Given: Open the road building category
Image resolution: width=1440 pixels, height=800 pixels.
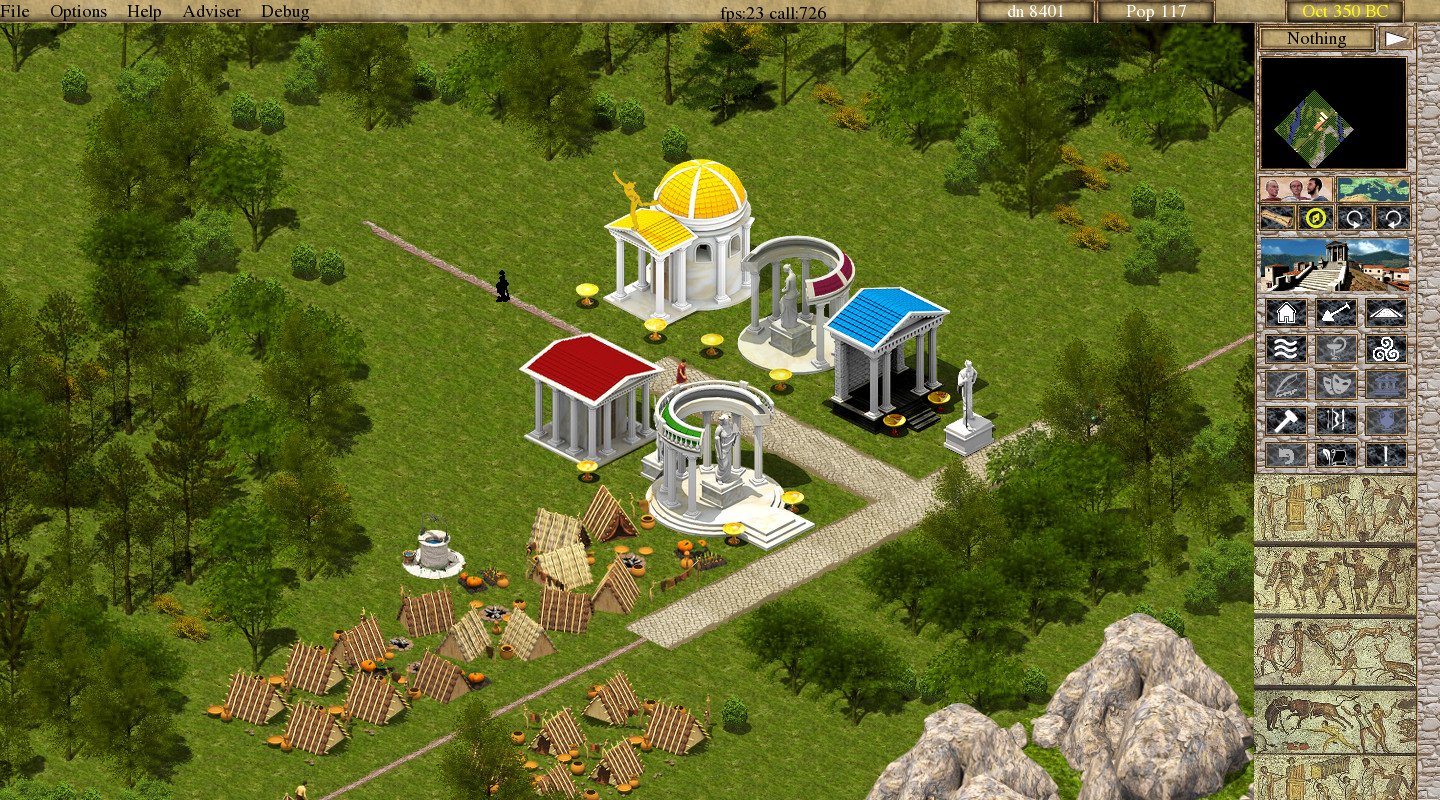Looking at the screenshot, I should click(1385, 314).
